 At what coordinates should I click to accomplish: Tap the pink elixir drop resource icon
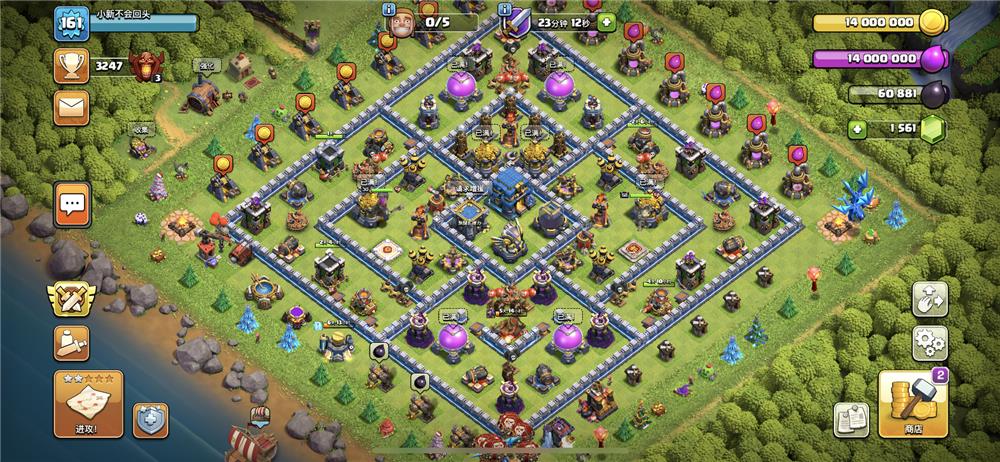tap(933, 58)
